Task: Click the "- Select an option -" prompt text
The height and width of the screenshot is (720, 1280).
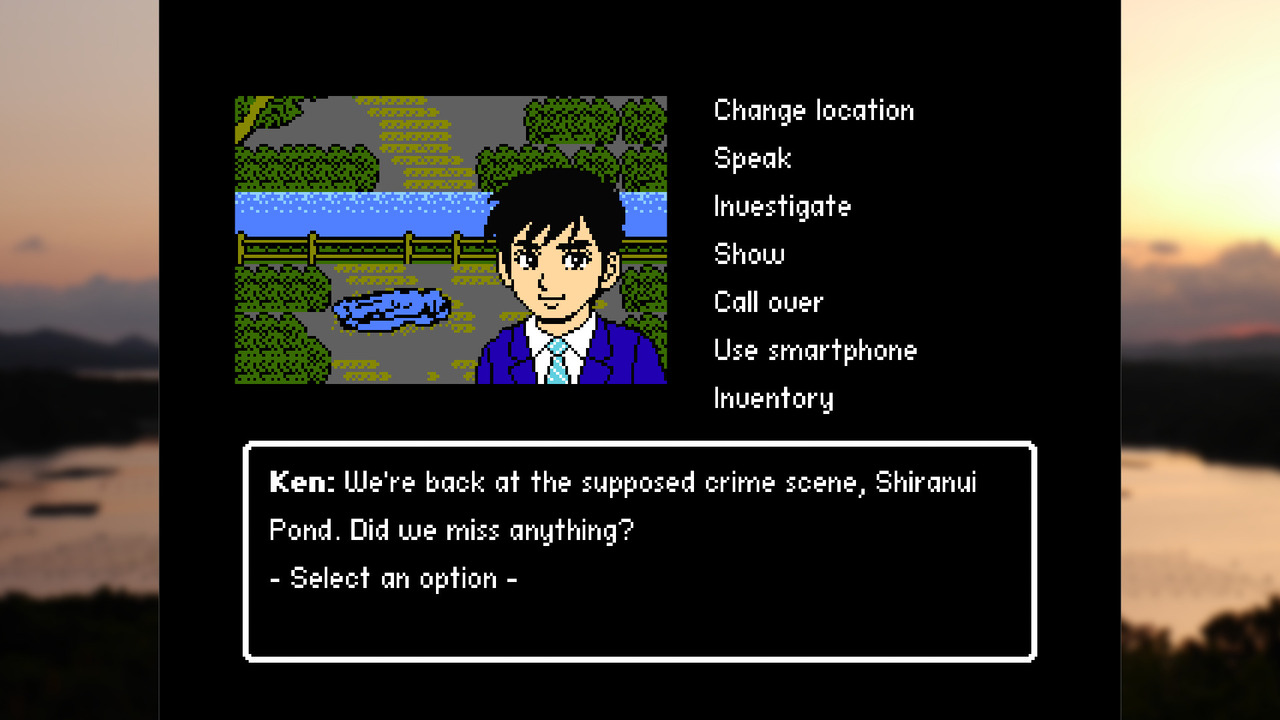Action: [x=390, y=578]
